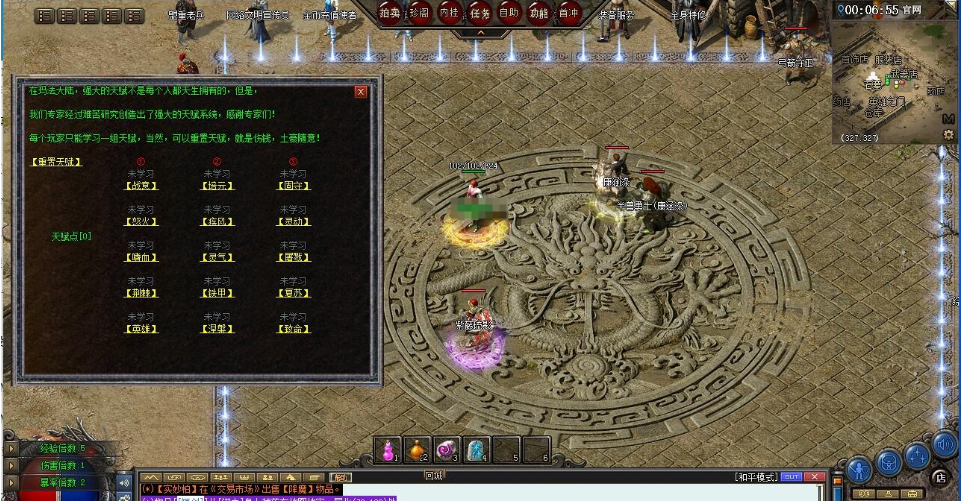Select the 怒火 talent link
This screenshot has width=961, height=501.
tap(141, 221)
